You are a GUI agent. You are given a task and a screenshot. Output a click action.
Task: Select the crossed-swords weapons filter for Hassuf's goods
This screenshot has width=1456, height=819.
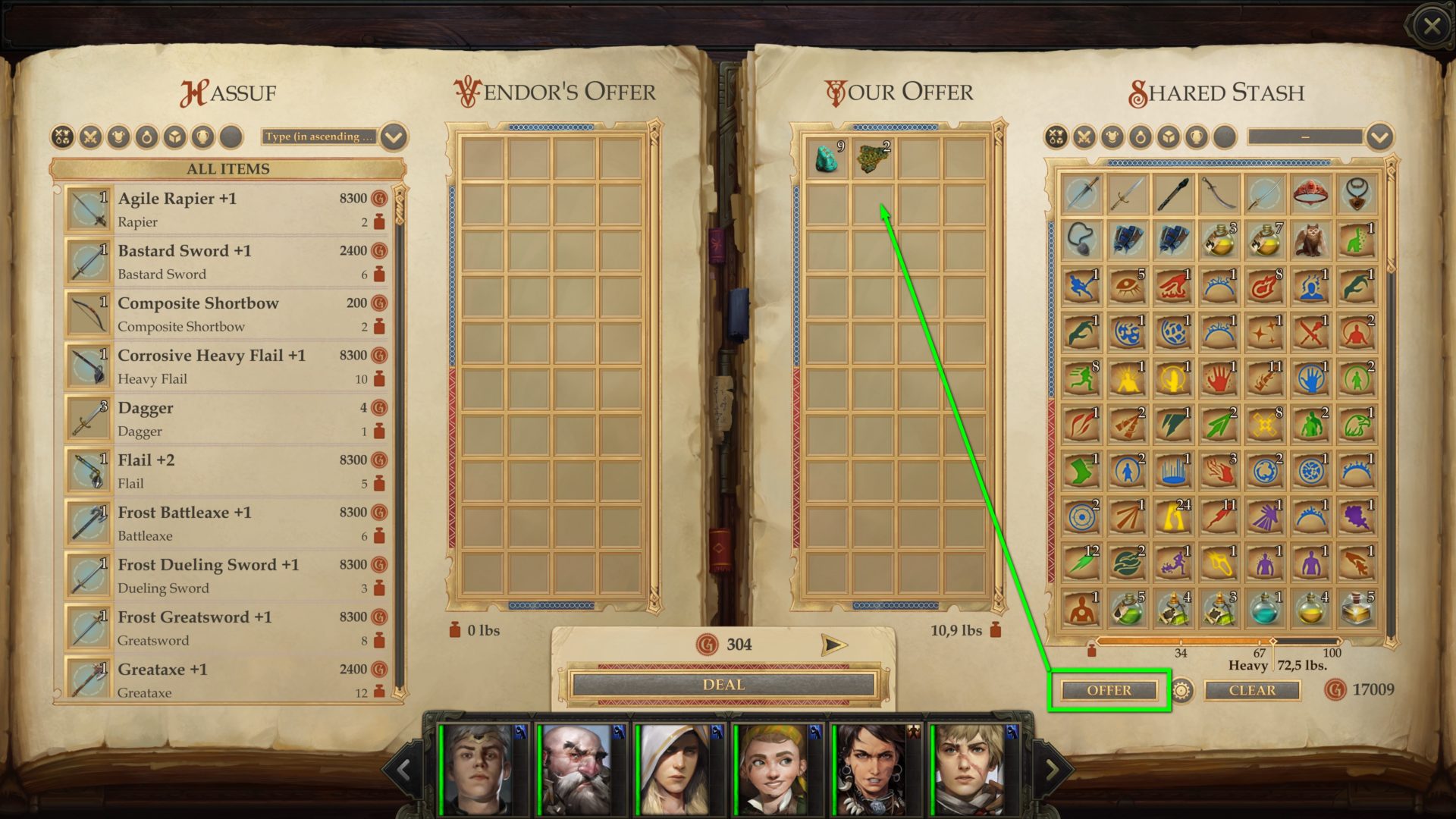[x=92, y=137]
